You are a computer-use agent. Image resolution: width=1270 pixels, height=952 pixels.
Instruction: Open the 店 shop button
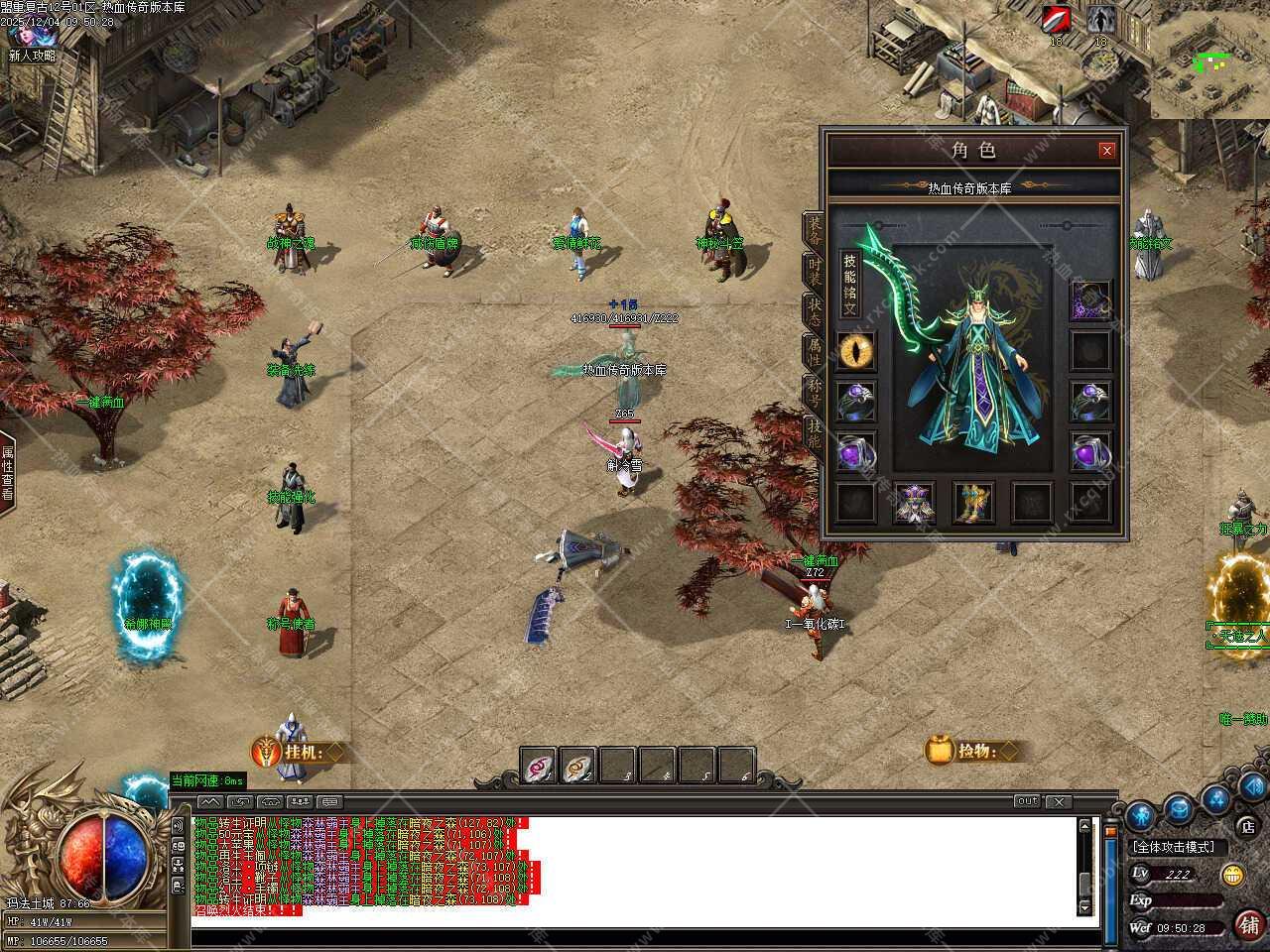pos(1247,825)
